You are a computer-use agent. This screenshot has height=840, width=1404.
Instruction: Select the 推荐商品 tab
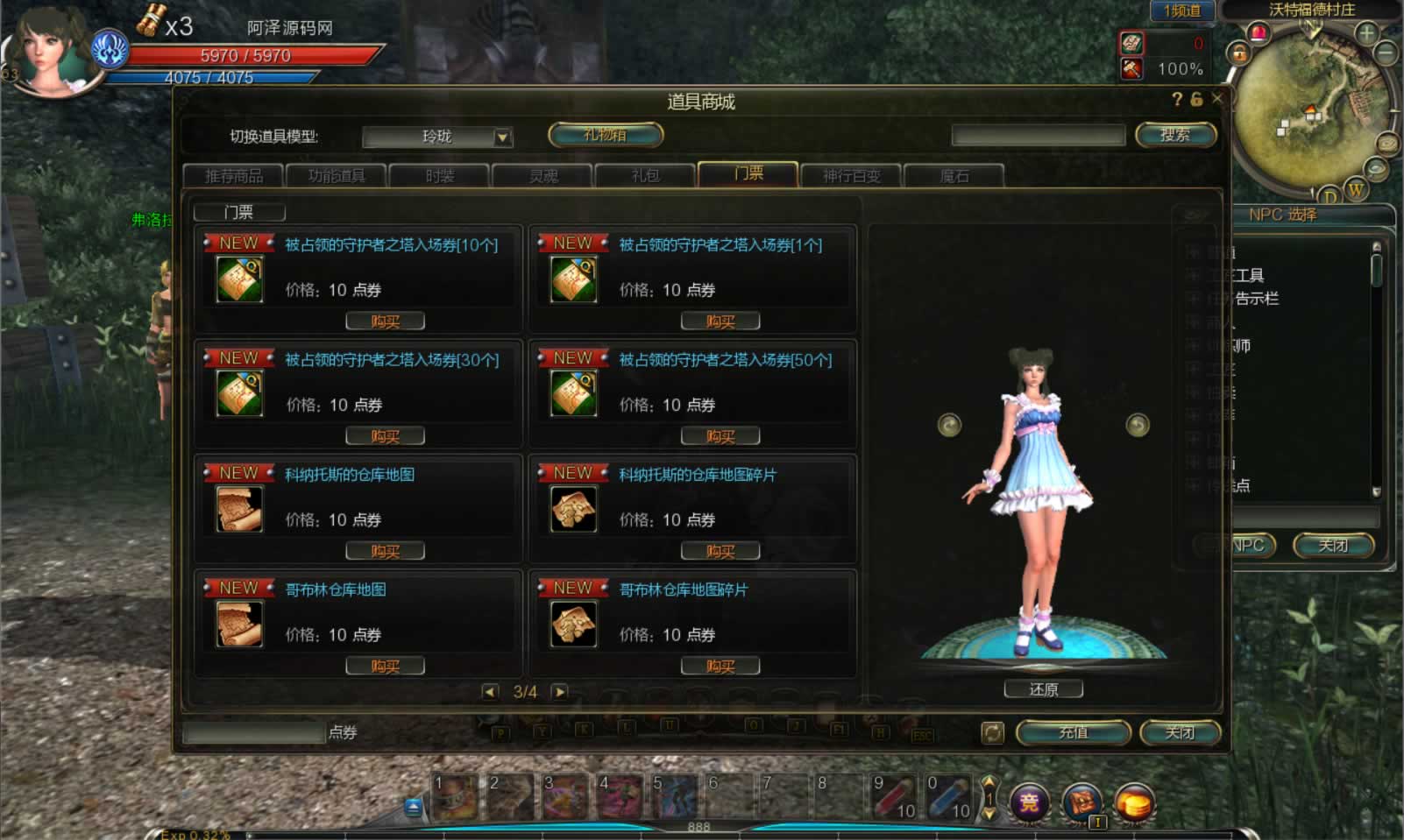click(x=233, y=176)
